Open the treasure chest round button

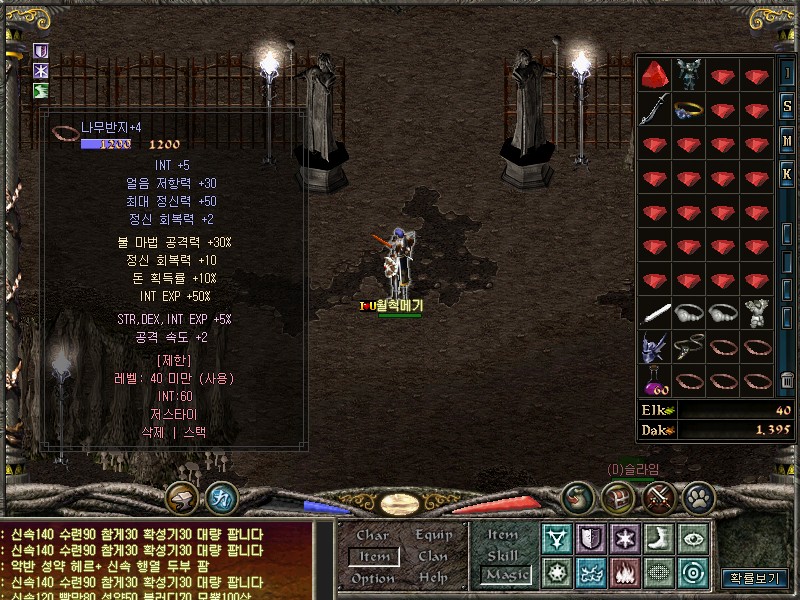coord(616,497)
